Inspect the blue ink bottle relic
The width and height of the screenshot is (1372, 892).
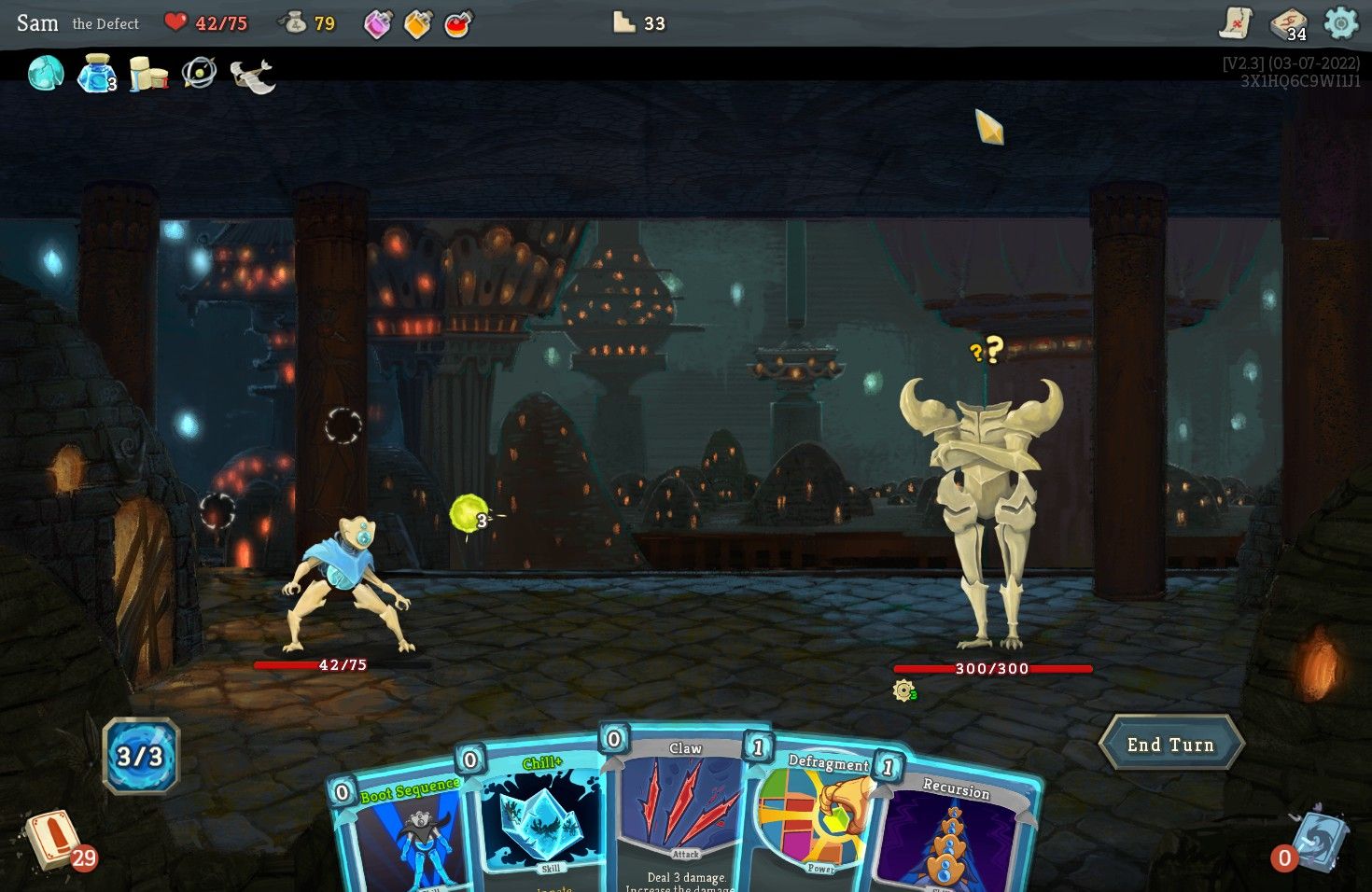(96, 73)
